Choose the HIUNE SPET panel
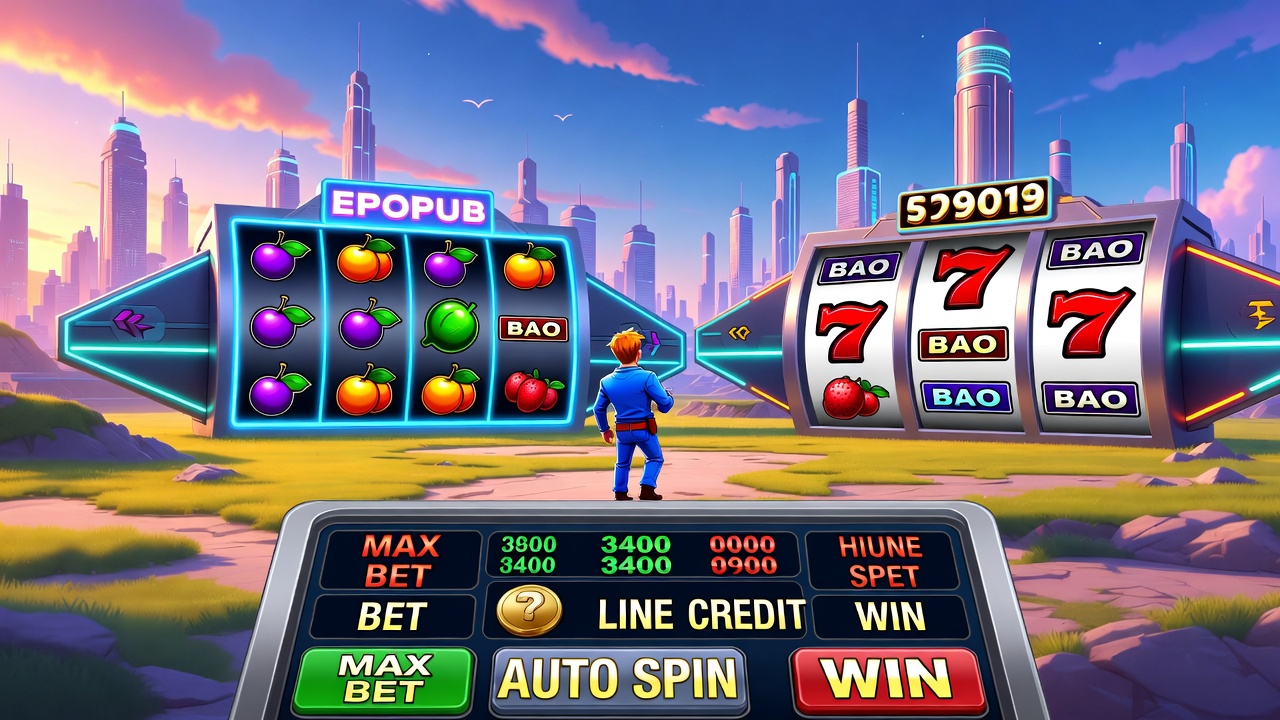The width and height of the screenshot is (1280, 720). (x=880, y=560)
